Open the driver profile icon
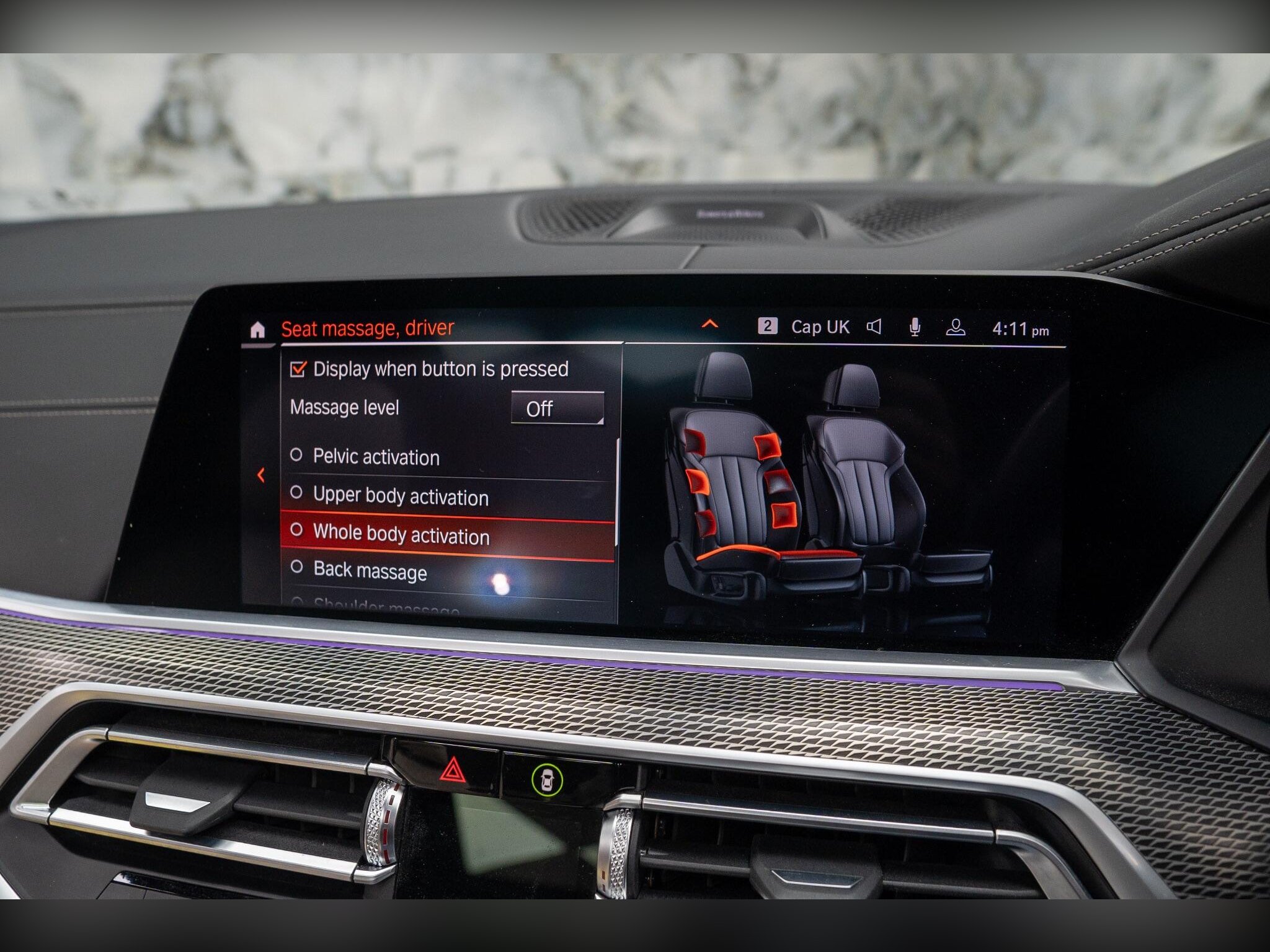This screenshot has width=1270, height=952. (x=955, y=328)
